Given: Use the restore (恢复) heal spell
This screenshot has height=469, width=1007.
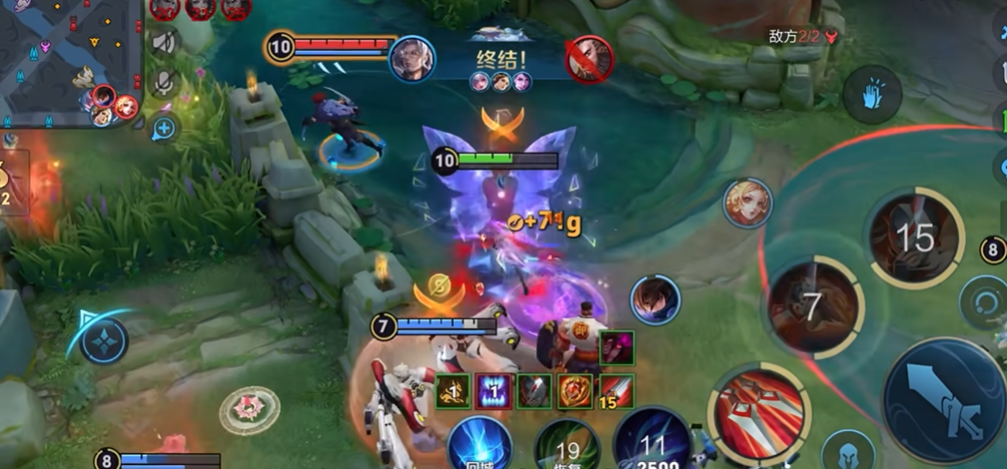Looking at the screenshot, I should [567, 445].
